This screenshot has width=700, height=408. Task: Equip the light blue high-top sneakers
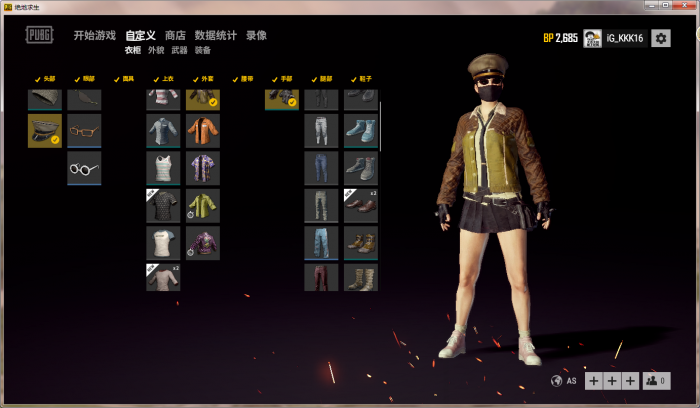(x=361, y=130)
